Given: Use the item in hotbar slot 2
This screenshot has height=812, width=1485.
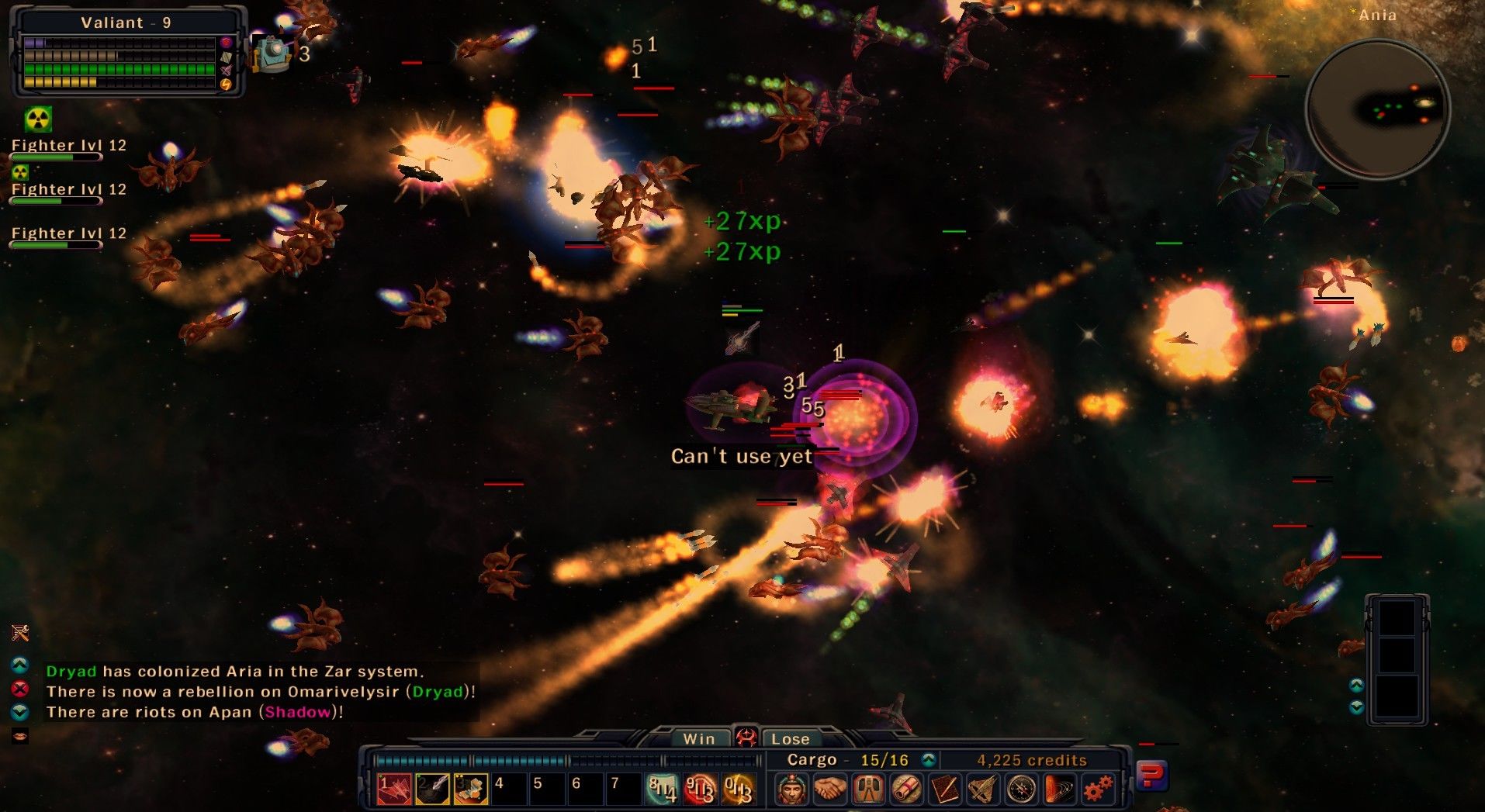Looking at the screenshot, I should (432, 789).
